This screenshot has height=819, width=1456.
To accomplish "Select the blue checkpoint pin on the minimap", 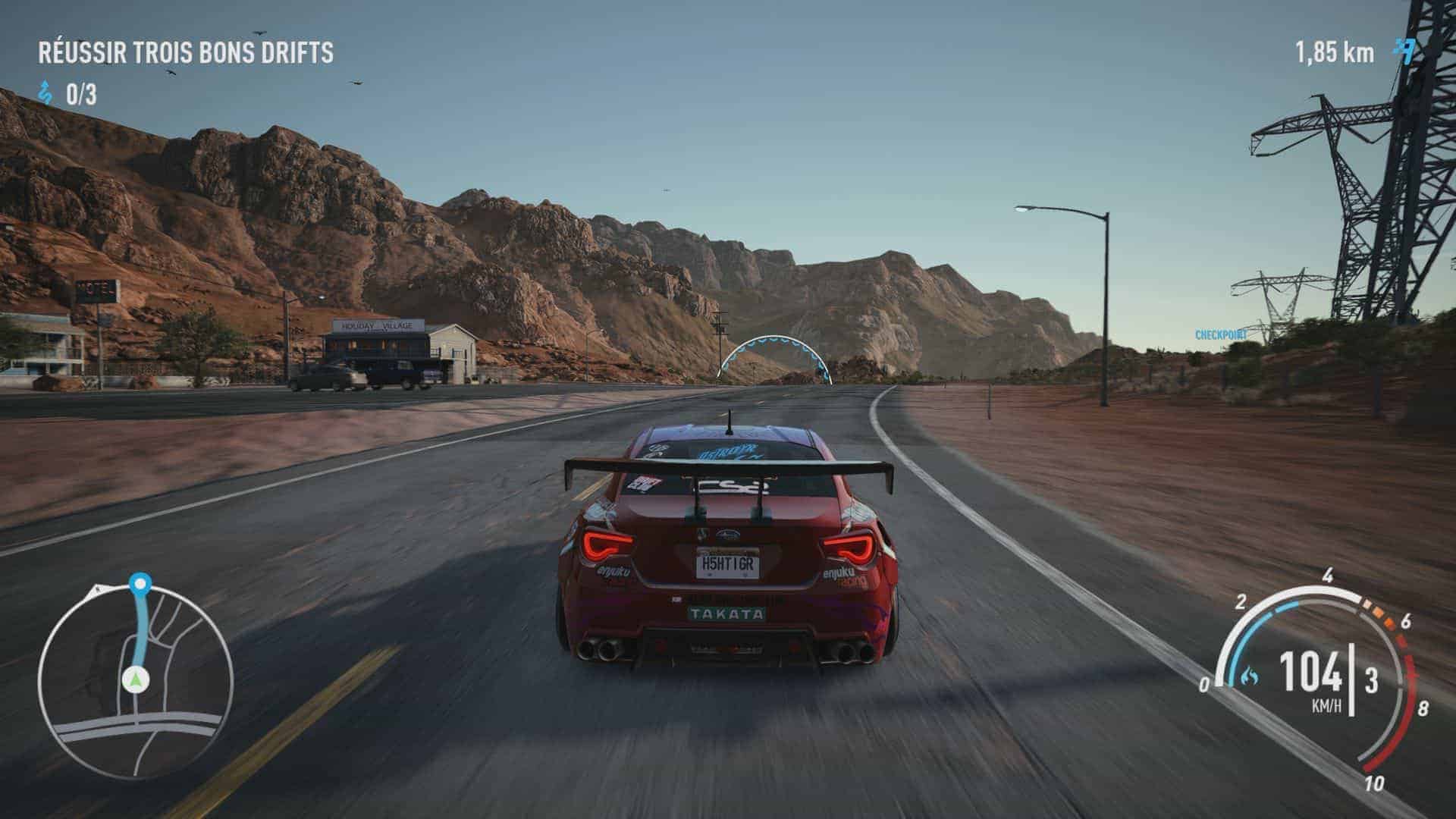I will tap(140, 584).
